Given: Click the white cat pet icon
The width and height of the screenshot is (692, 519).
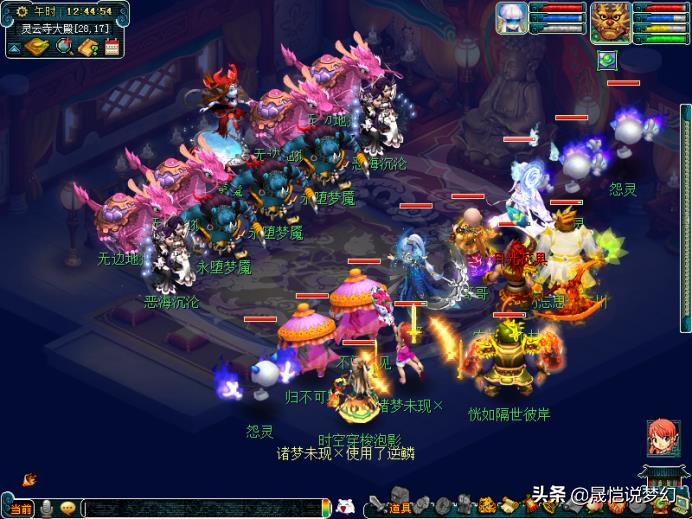Looking at the screenshot, I should (345, 506).
